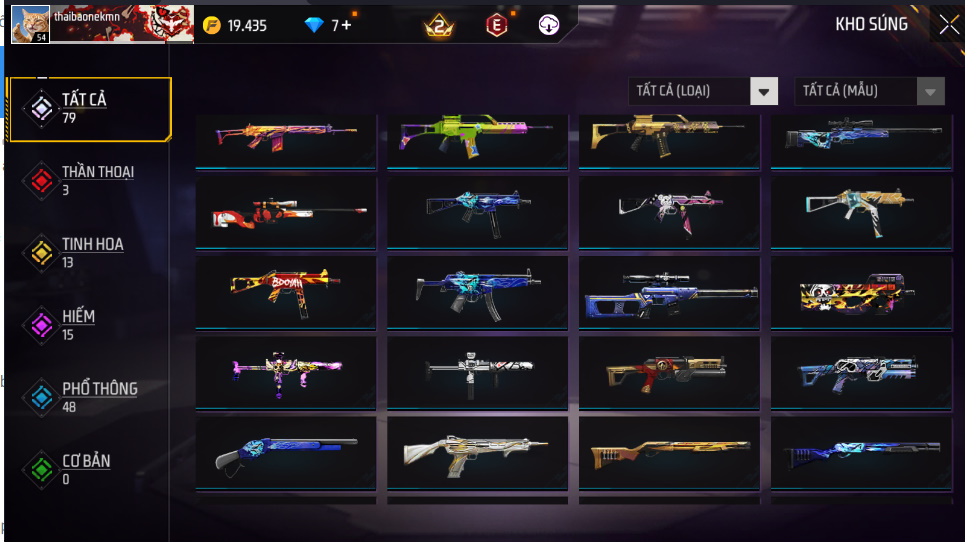Select the yellow skull P90 skin

[x=861, y=291]
